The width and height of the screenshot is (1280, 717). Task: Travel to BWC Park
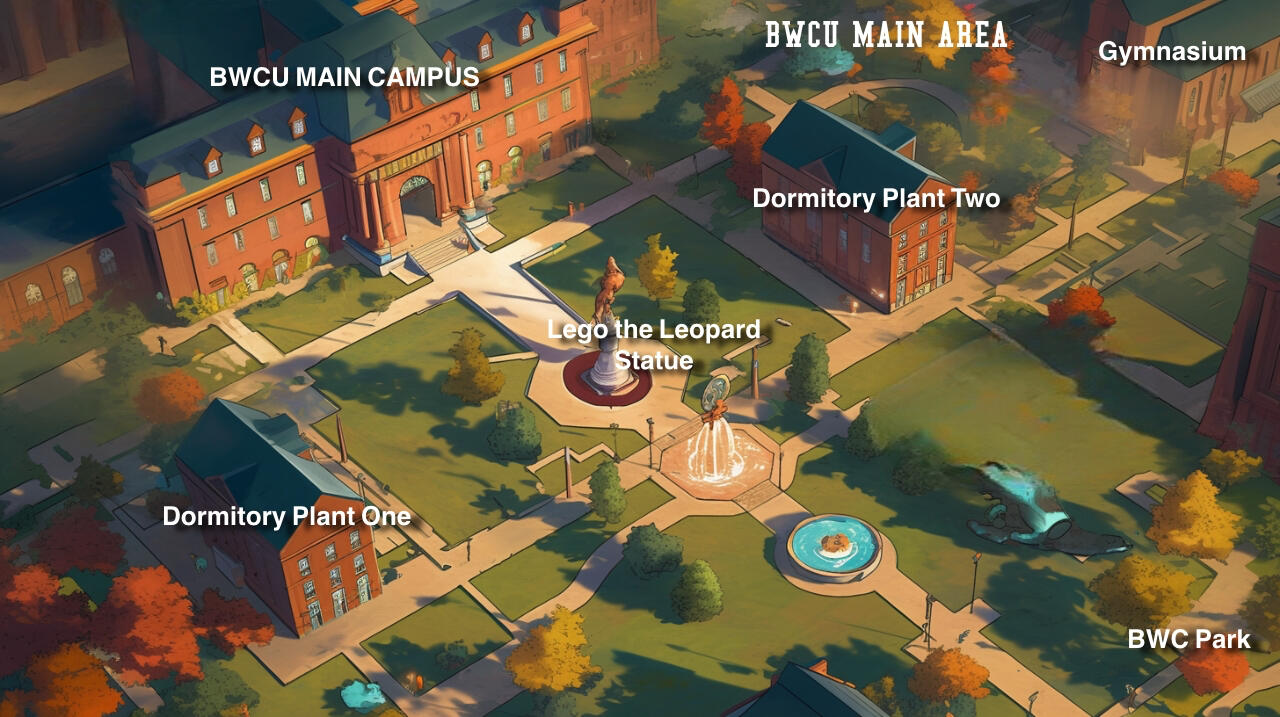pos(1189,639)
